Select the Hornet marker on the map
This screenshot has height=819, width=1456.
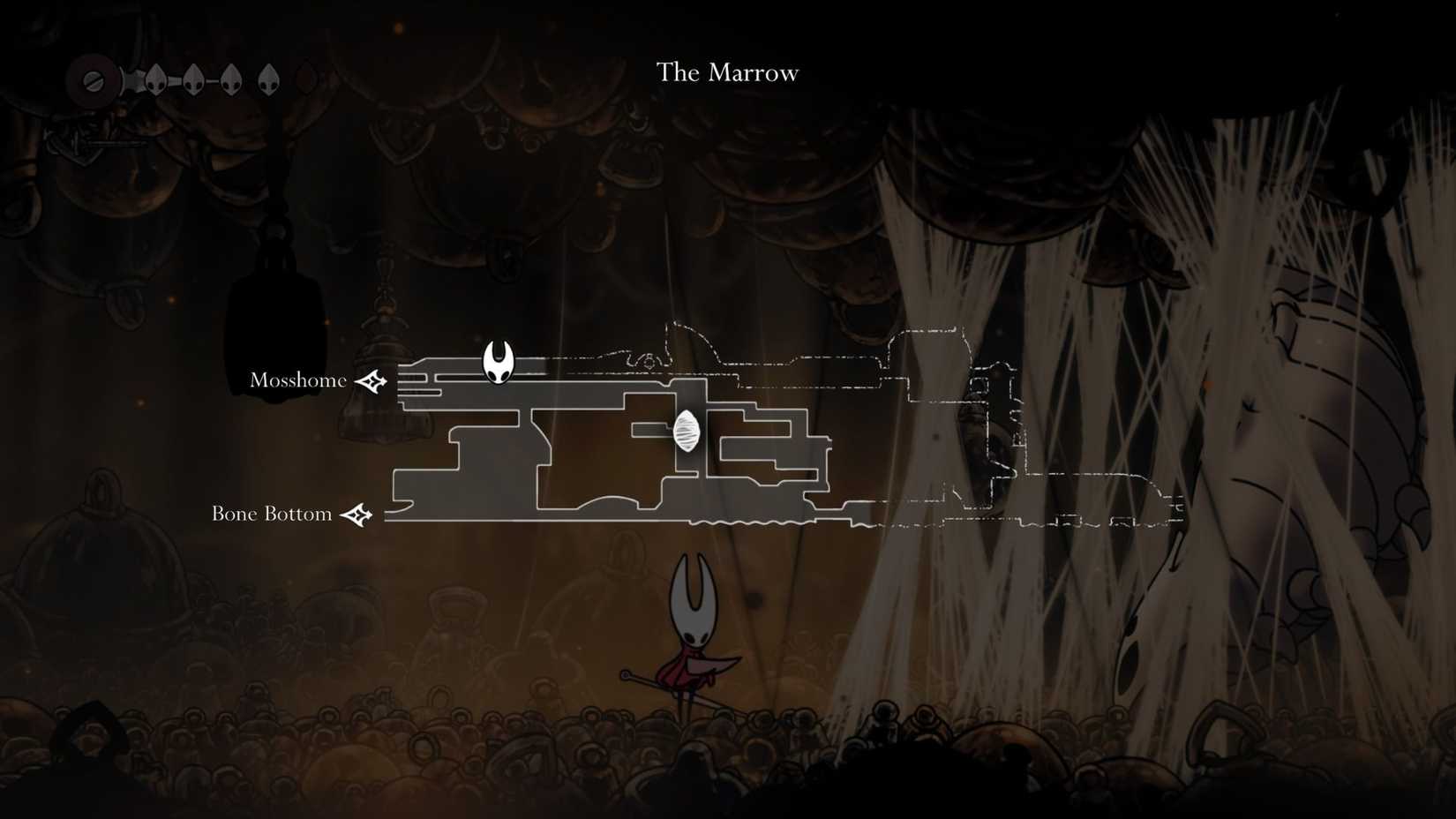coord(498,364)
